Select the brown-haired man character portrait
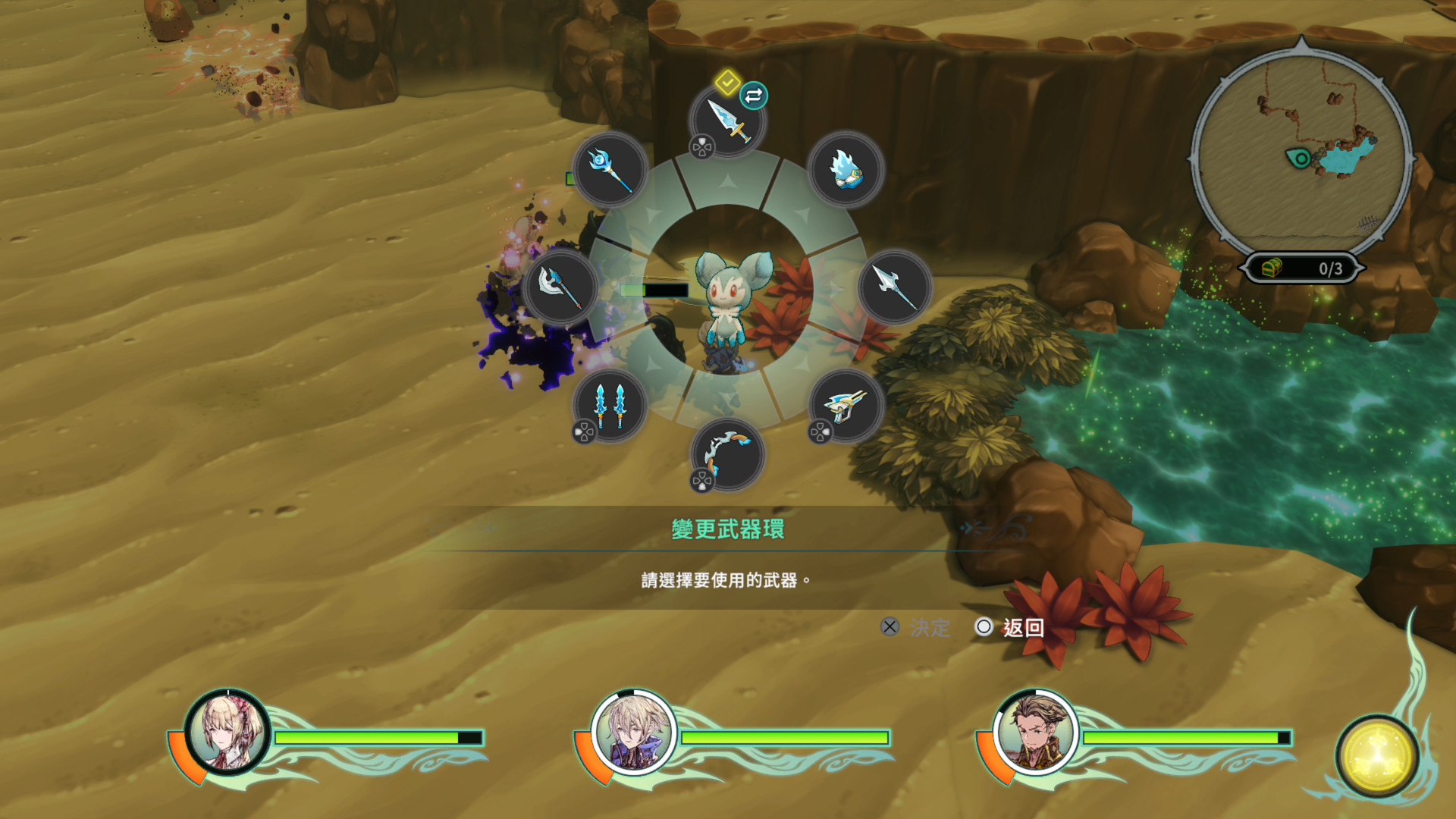This screenshot has height=819, width=1456. (1035, 733)
